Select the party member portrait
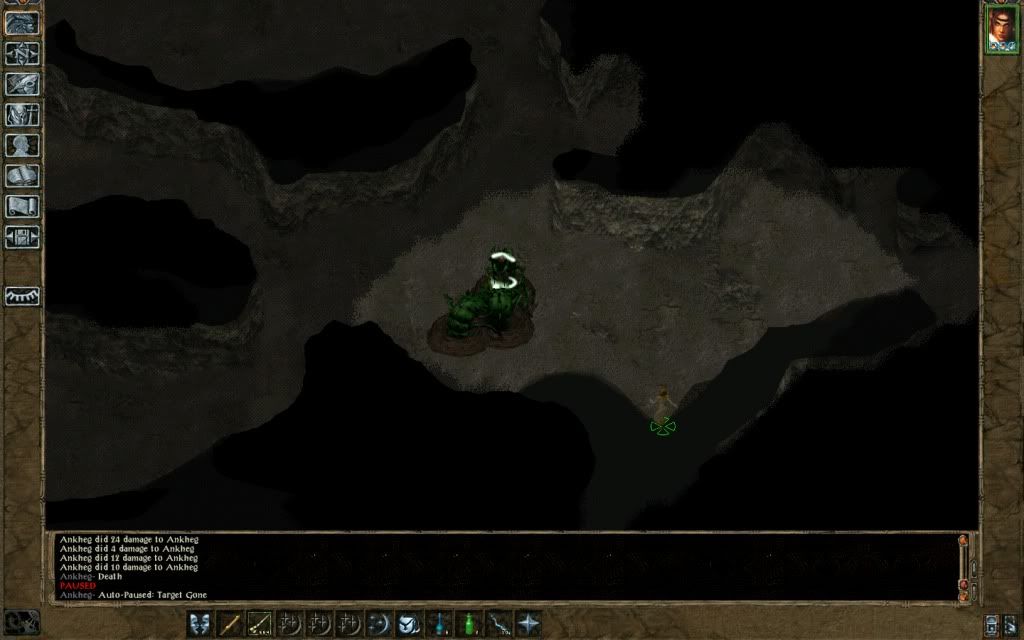Screen dimensions: 1024x640 pyautogui.click(x=1002, y=29)
